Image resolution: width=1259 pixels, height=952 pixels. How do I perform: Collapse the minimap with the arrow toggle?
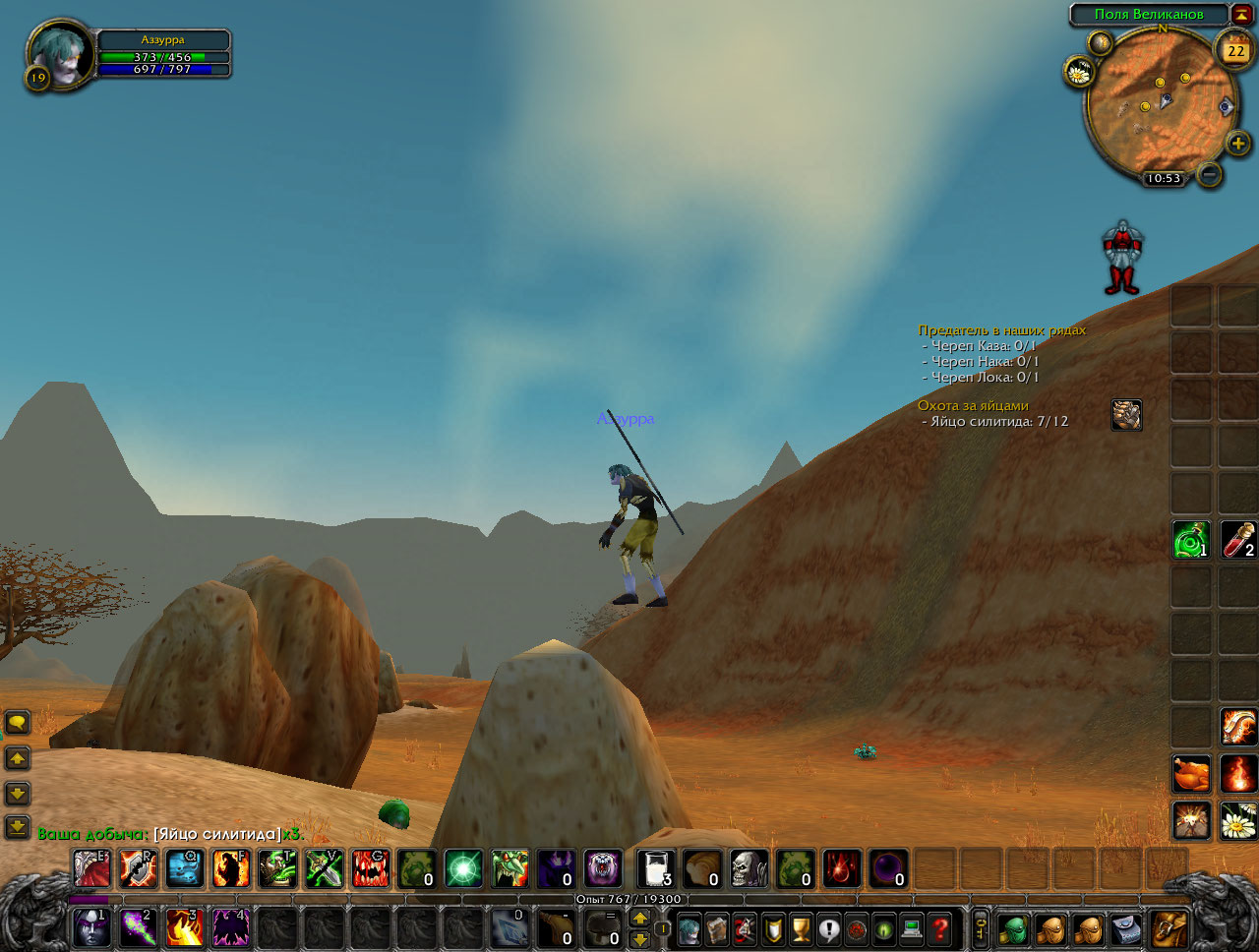(1242, 14)
